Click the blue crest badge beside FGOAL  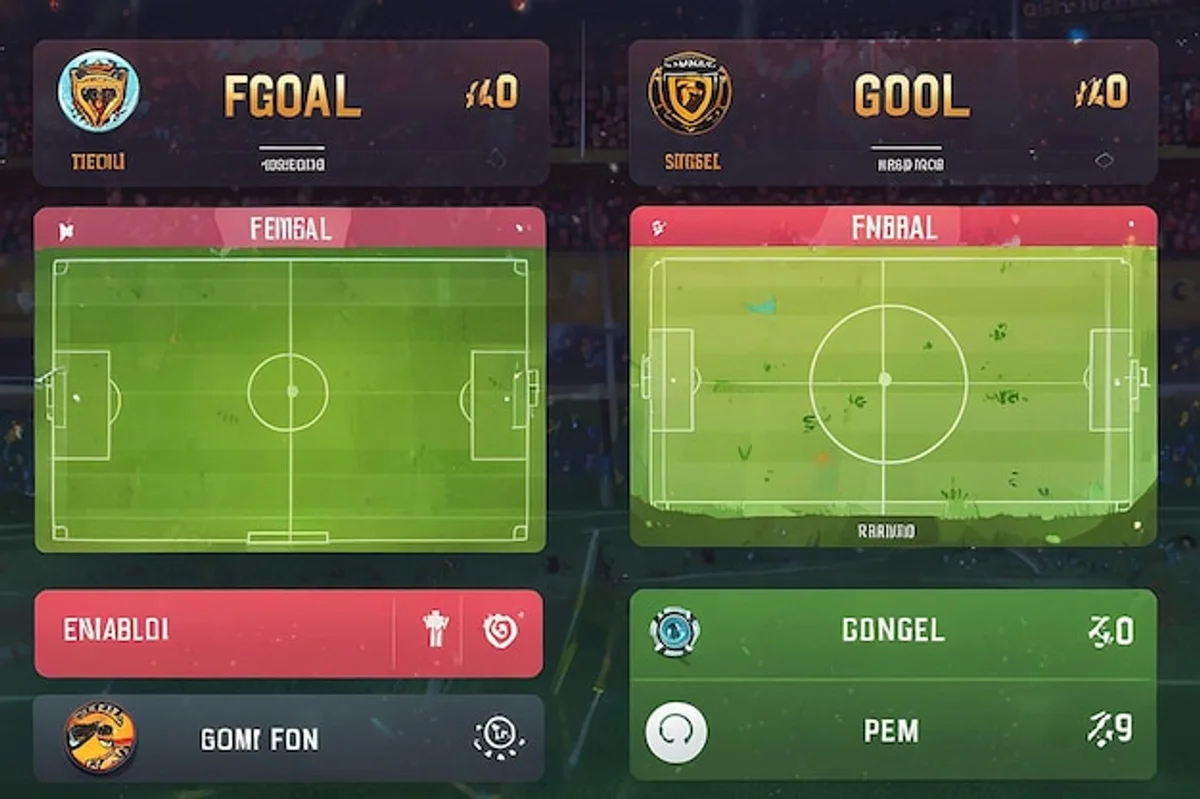[x=99, y=91]
